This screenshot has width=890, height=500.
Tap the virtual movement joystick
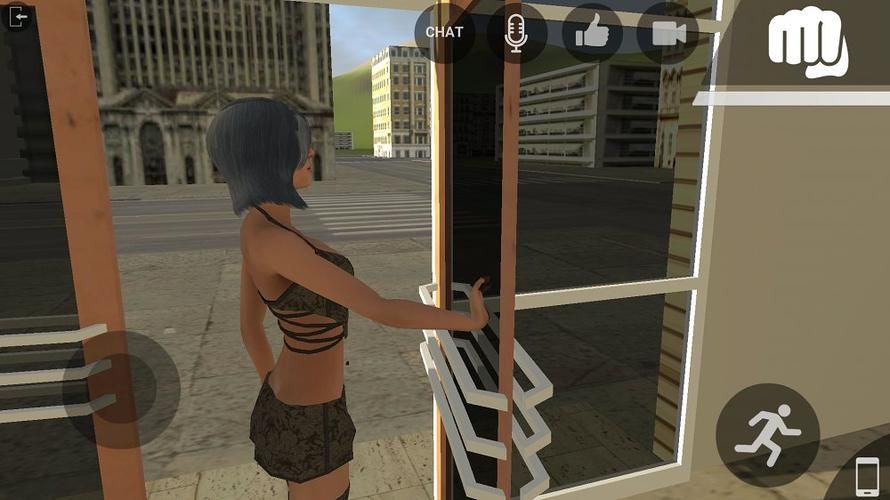[x=120, y=389]
